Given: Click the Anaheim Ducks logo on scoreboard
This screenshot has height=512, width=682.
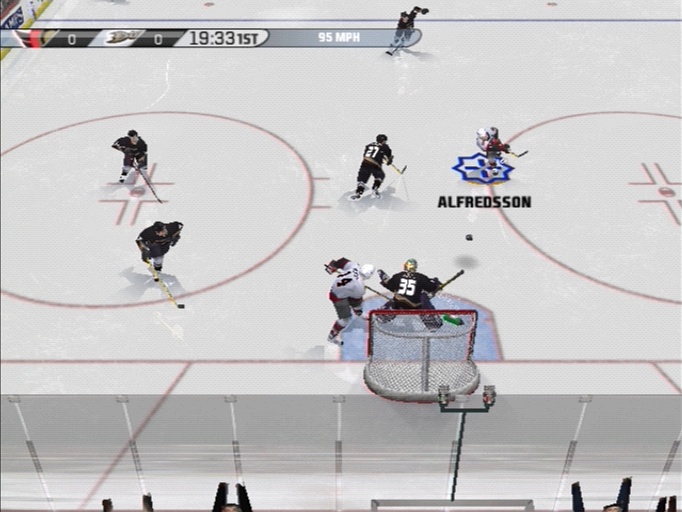Looking at the screenshot, I should tap(123, 38).
